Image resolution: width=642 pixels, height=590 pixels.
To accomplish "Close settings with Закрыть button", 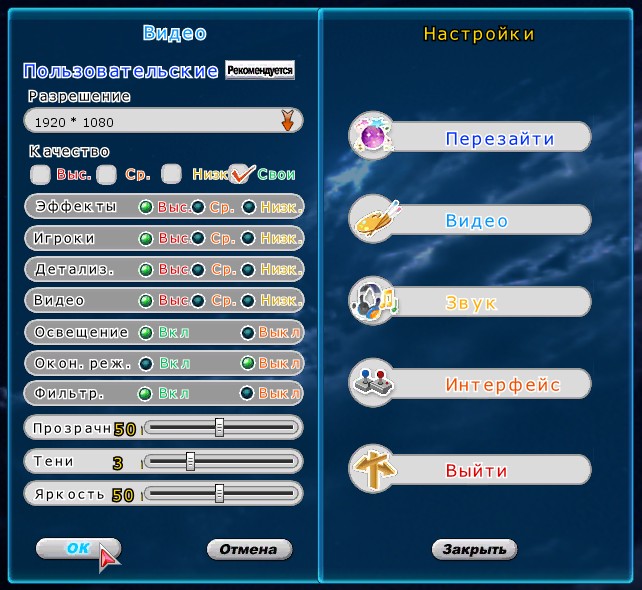I will [x=474, y=549].
